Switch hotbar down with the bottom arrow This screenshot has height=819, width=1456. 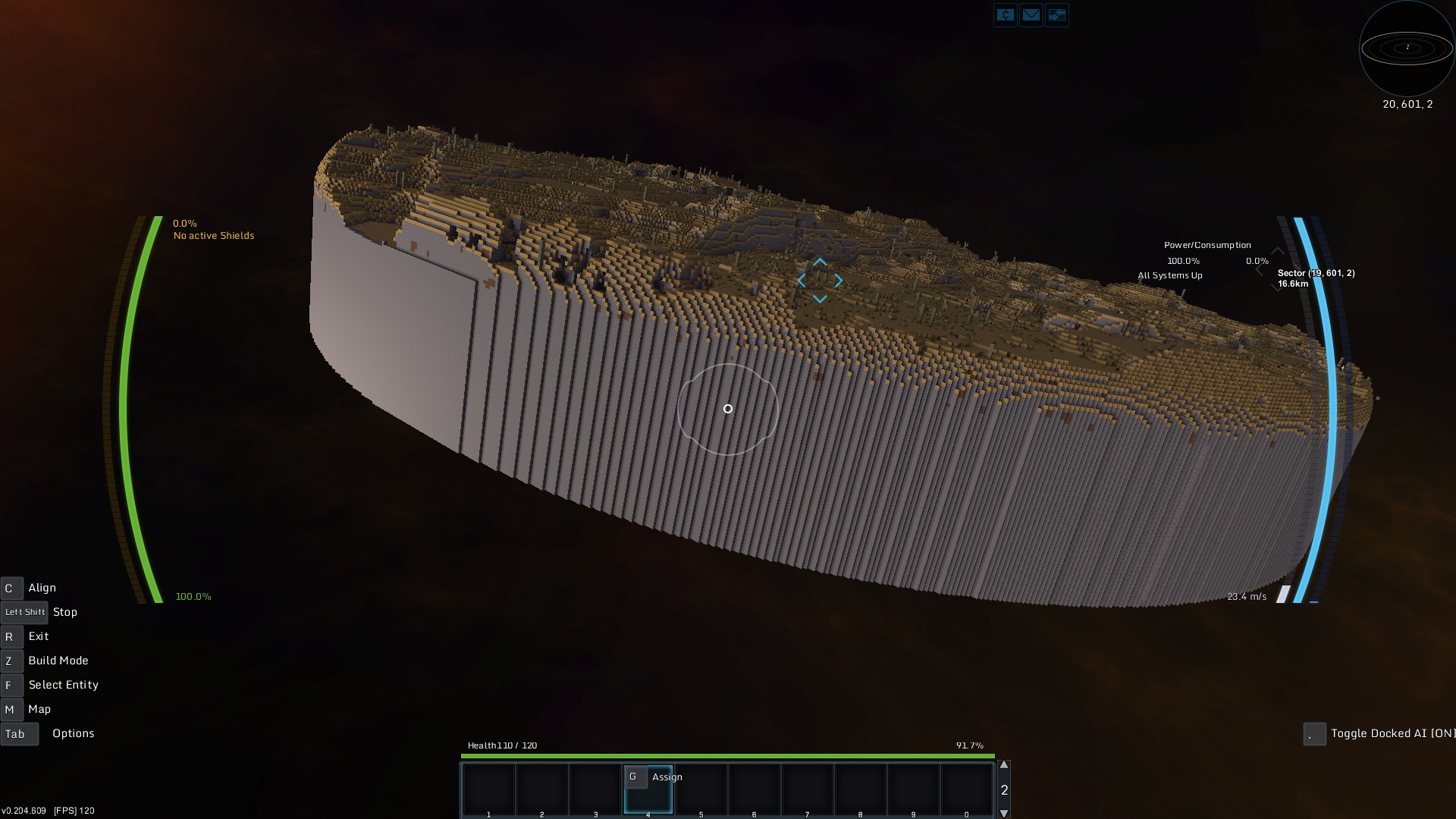point(1004,814)
